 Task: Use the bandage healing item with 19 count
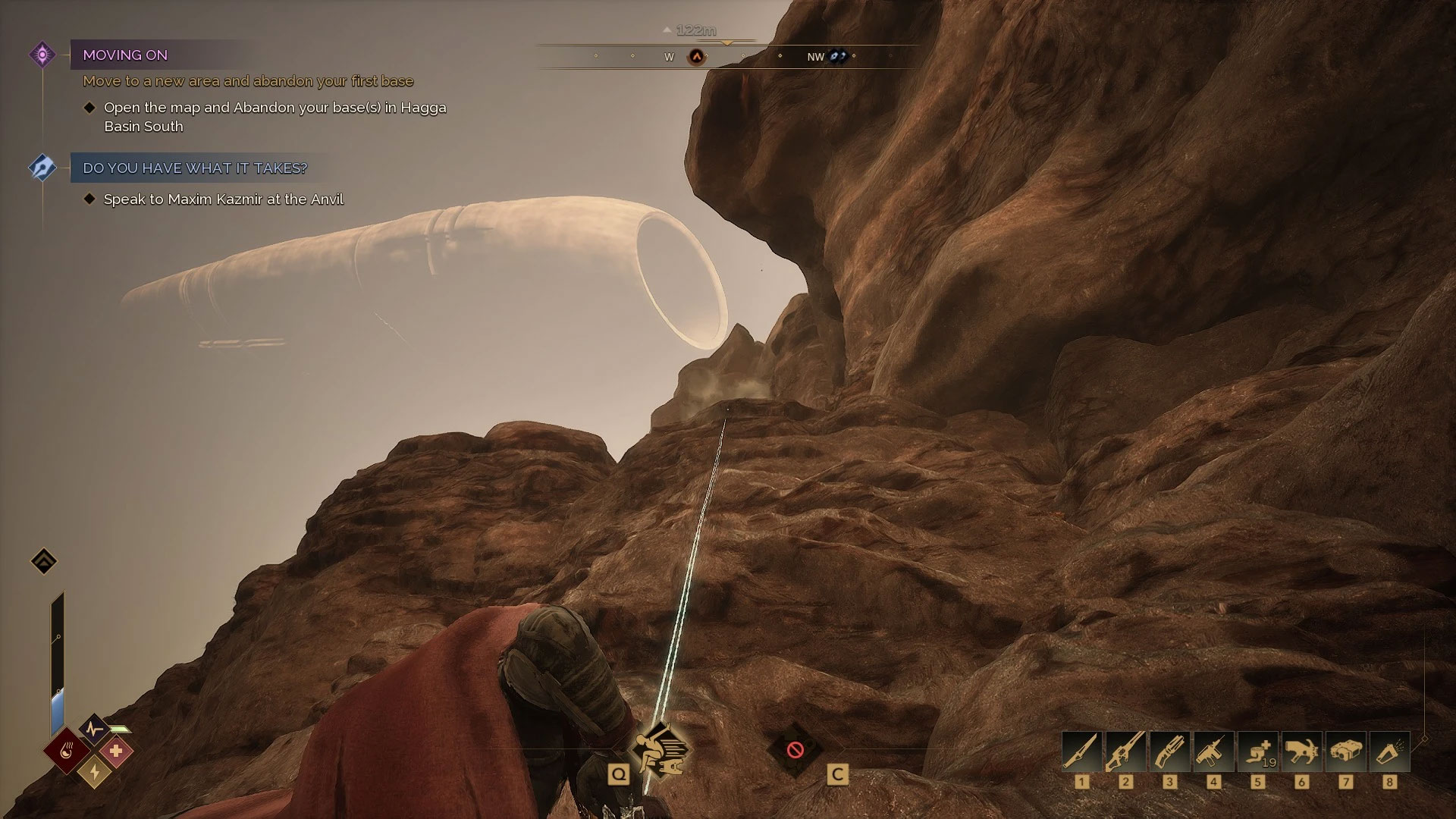pyautogui.click(x=1257, y=752)
